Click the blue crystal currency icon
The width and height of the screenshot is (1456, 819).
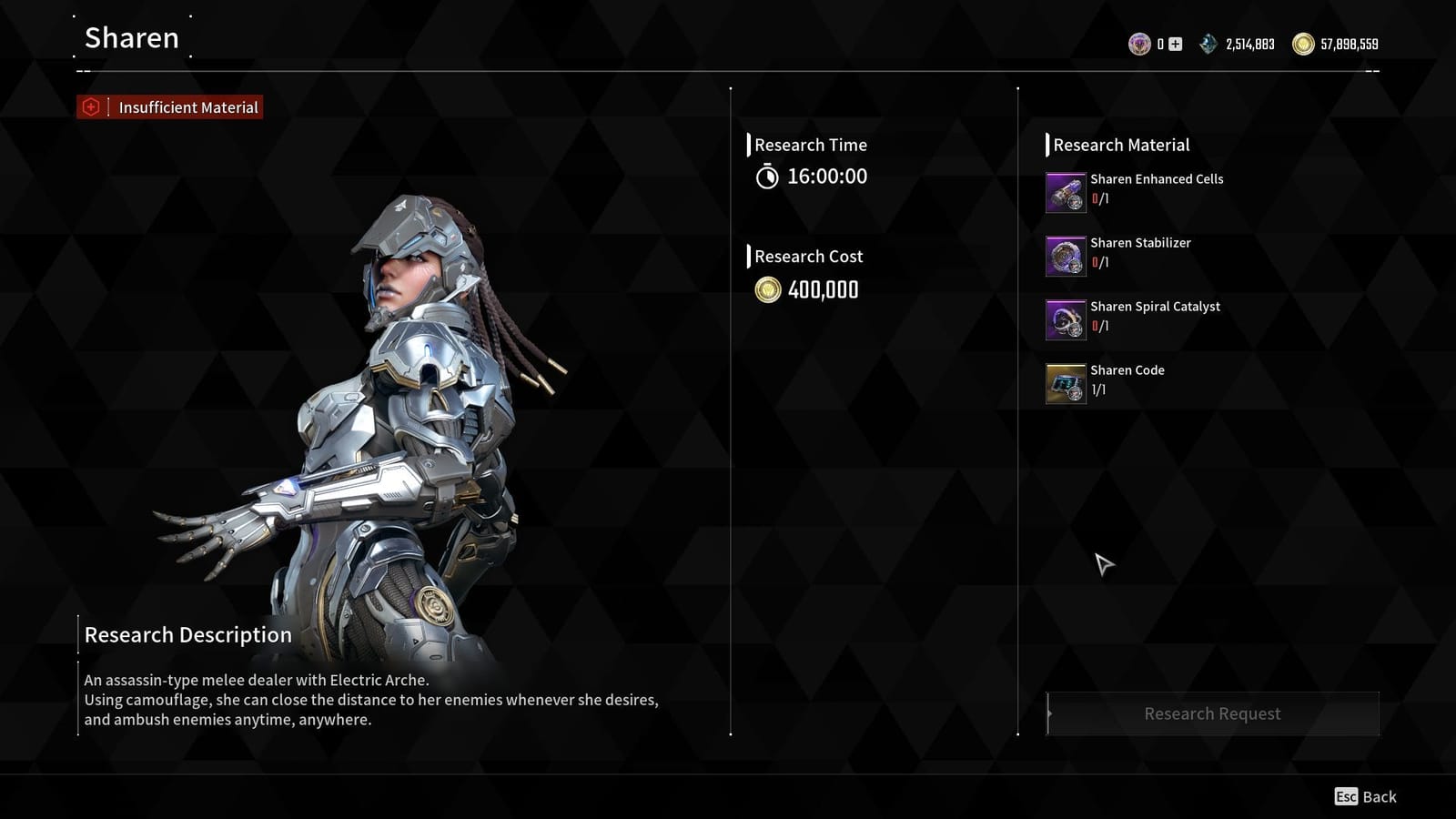1208,44
